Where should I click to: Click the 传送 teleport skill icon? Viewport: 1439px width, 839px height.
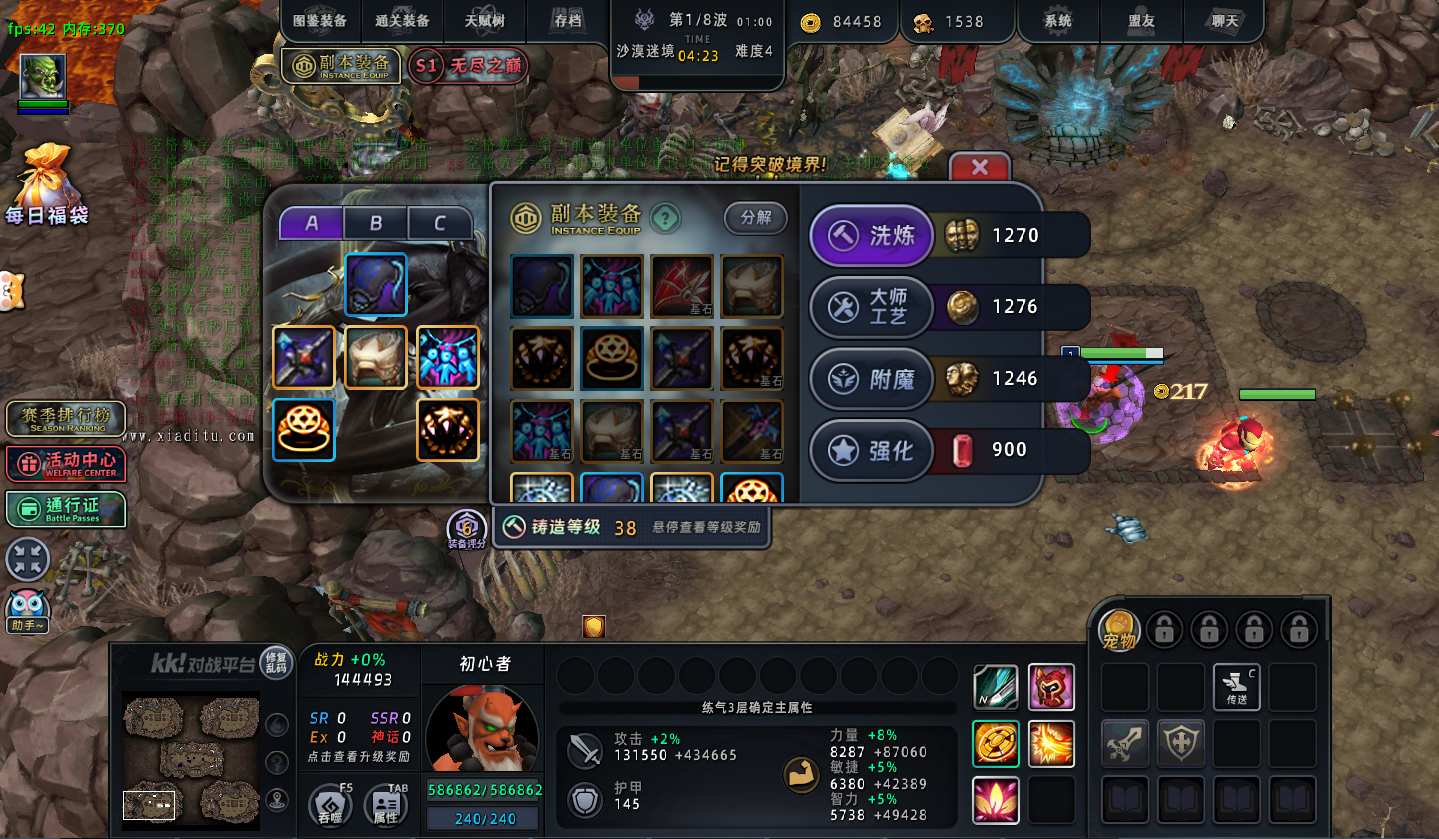pyautogui.click(x=1236, y=687)
